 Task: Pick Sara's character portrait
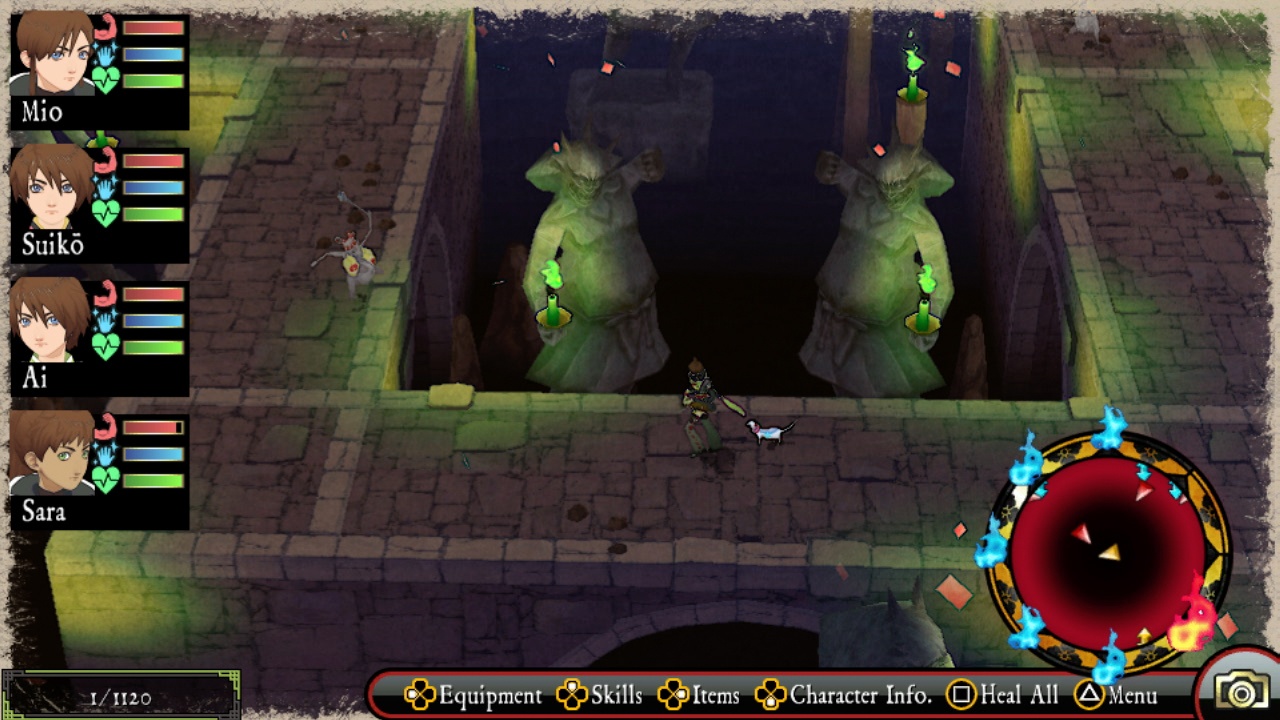pos(52,454)
